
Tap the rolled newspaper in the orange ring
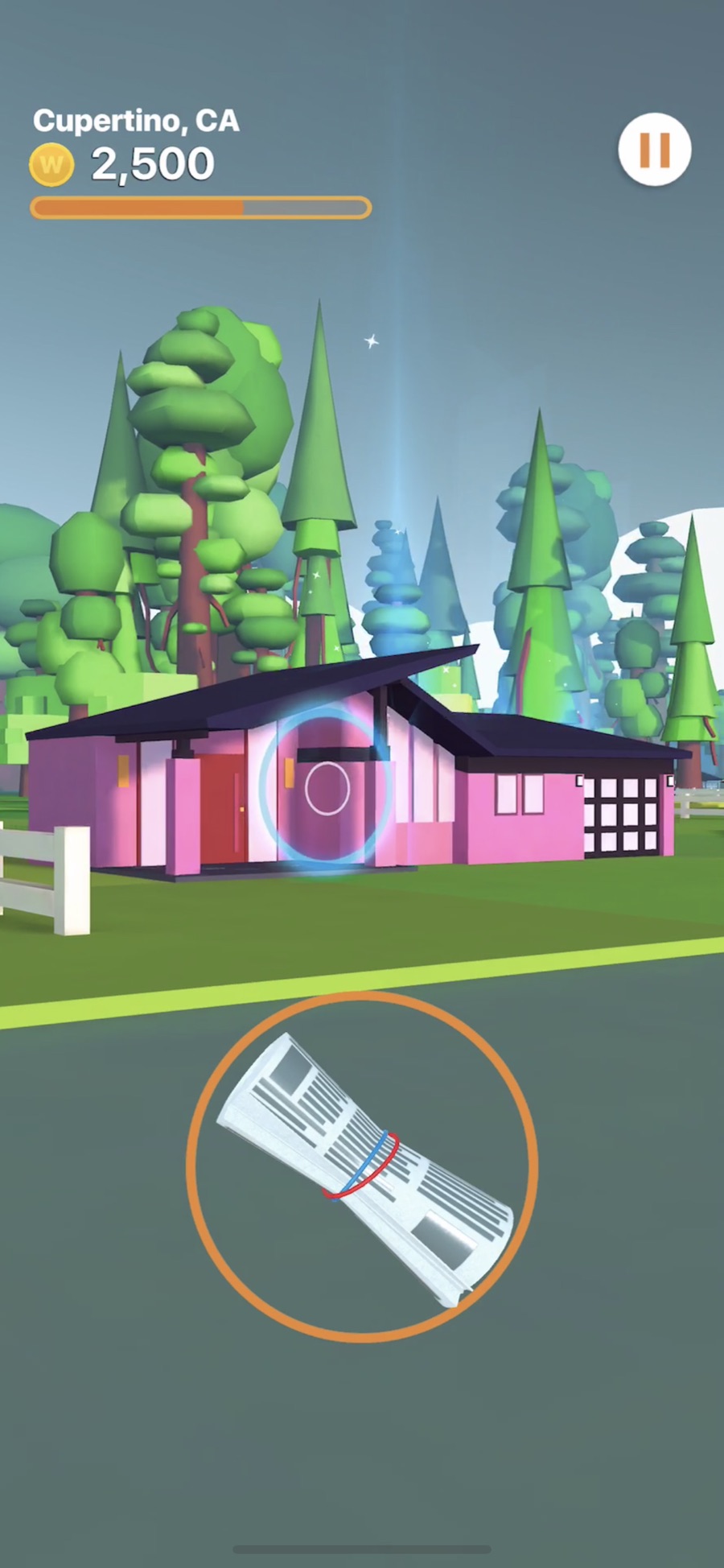[363, 1166]
